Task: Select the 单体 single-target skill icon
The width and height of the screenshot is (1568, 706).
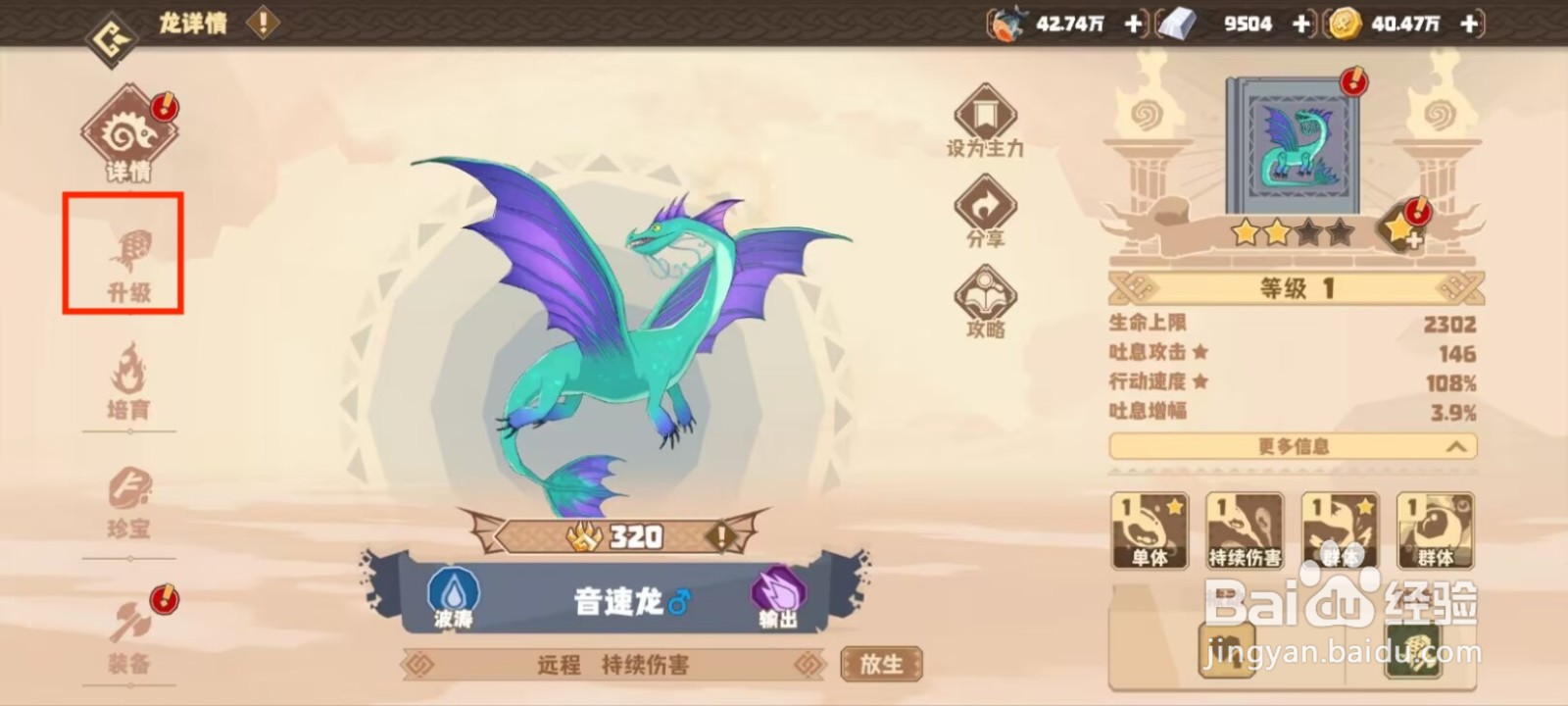Action: click(x=1148, y=529)
